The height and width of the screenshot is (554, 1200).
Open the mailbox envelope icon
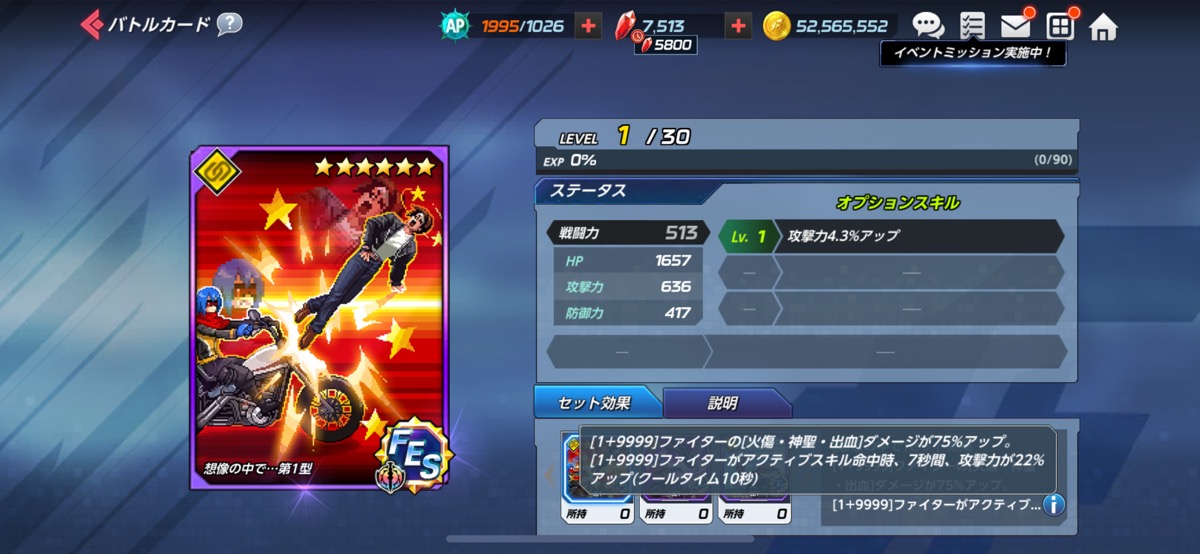1016,26
